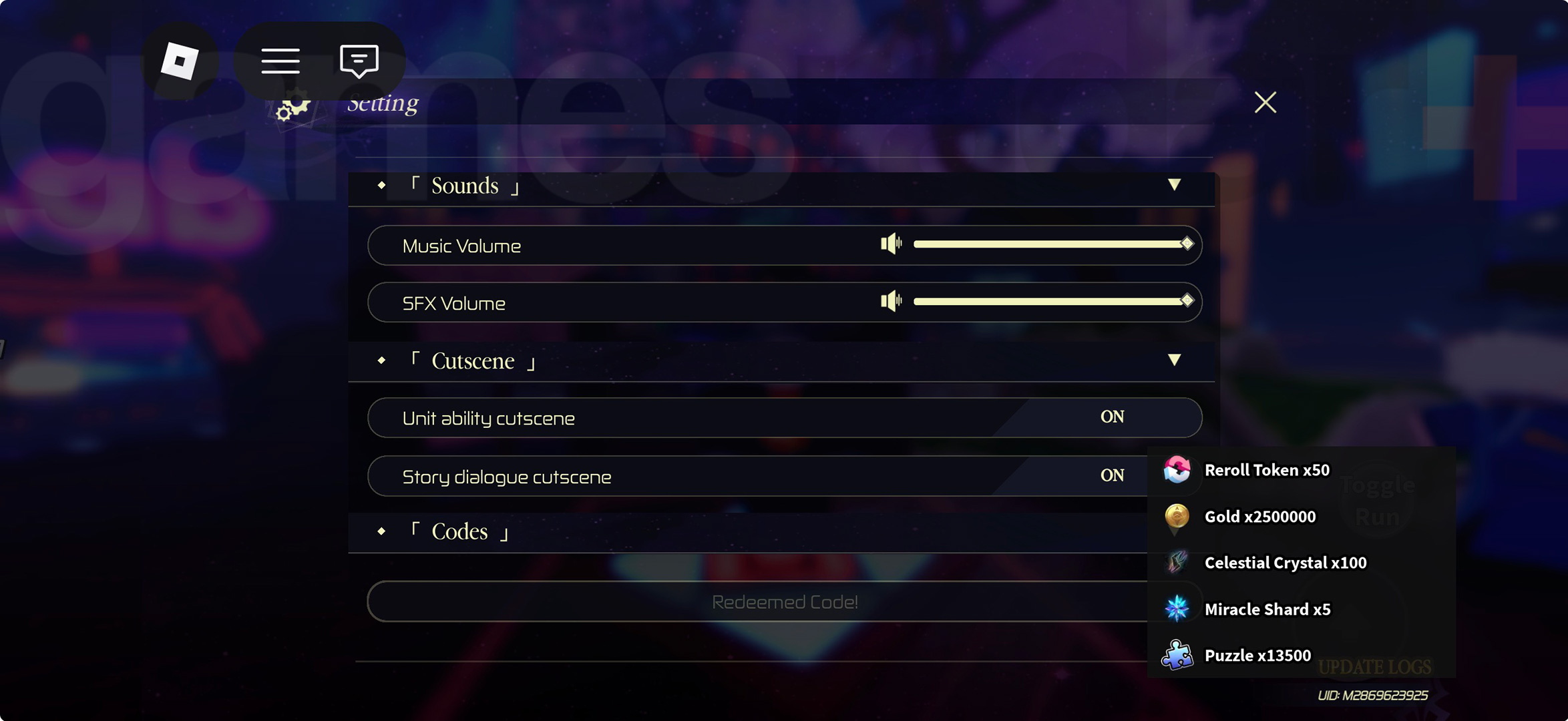Select the Reroll Token icon
The width and height of the screenshot is (1568, 721).
pyautogui.click(x=1175, y=470)
